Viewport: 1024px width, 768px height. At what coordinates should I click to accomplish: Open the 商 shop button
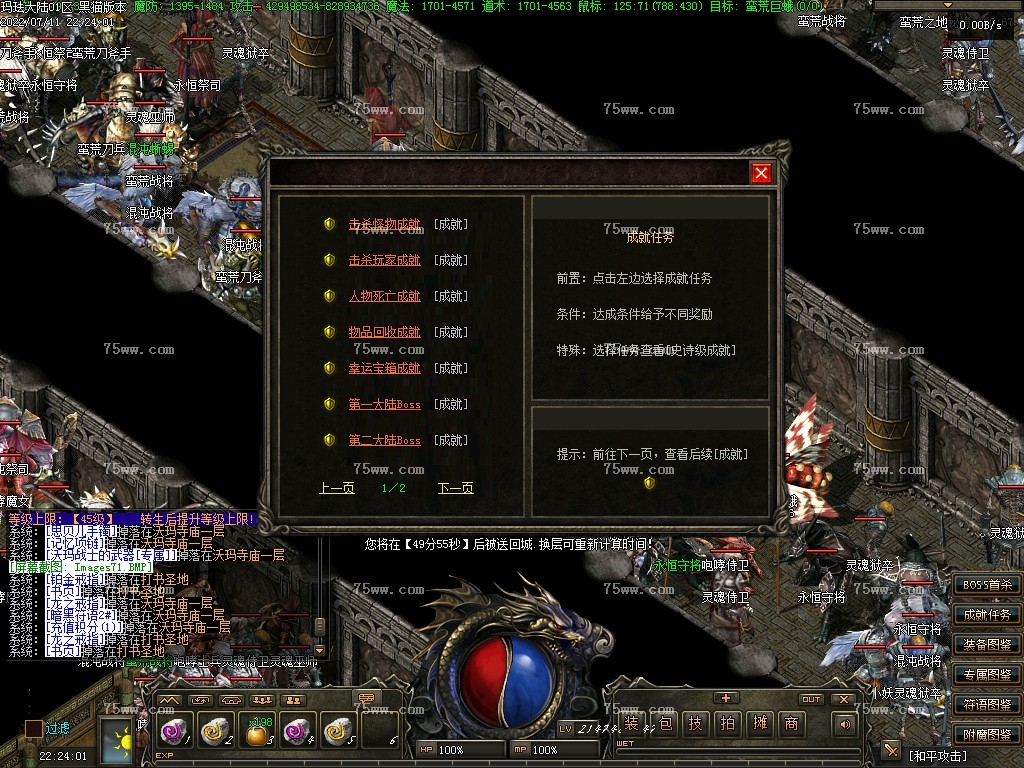[791, 724]
